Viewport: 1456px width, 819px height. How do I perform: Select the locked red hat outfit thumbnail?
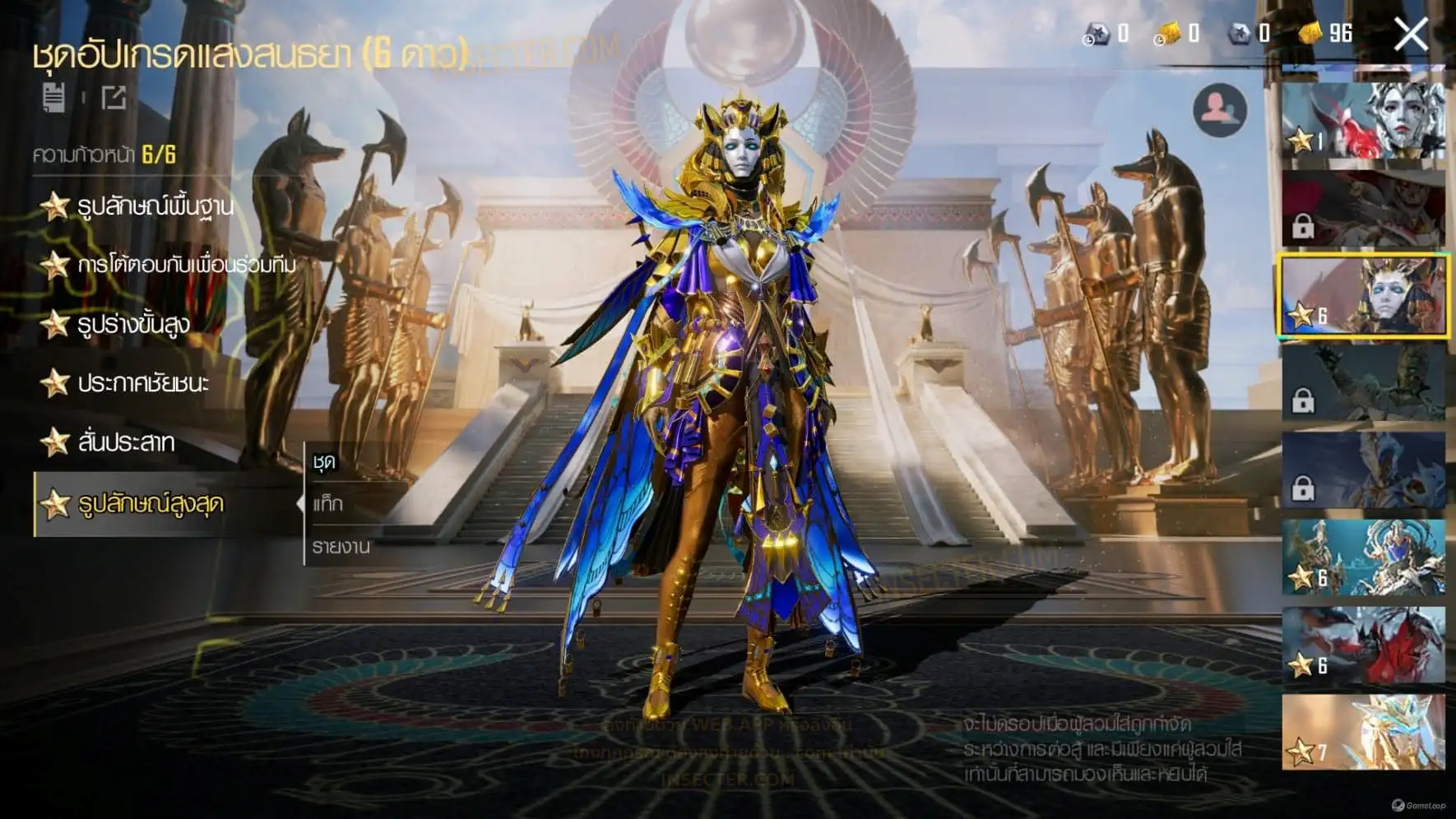(x=1363, y=209)
